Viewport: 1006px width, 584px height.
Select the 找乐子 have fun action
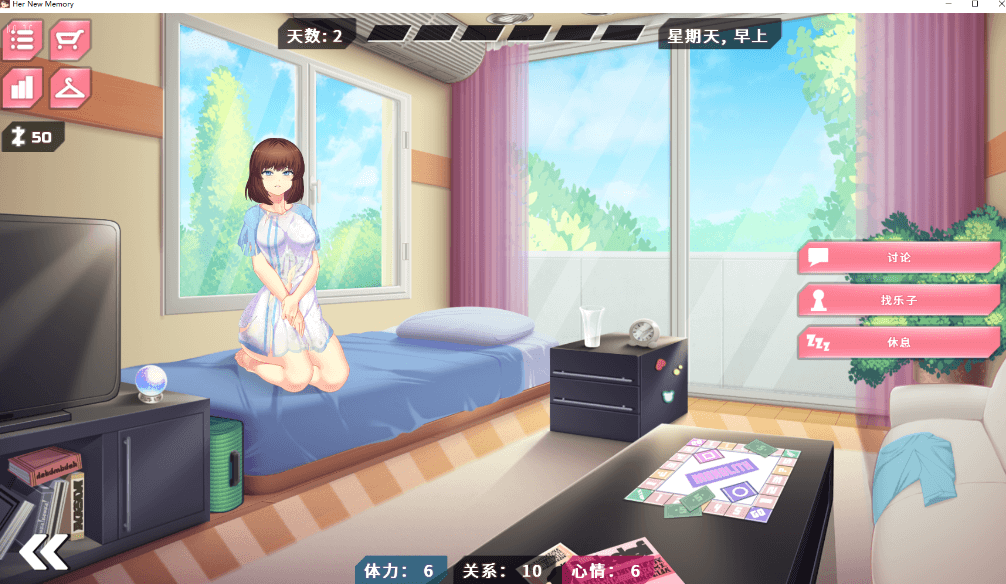coord(898,299)
